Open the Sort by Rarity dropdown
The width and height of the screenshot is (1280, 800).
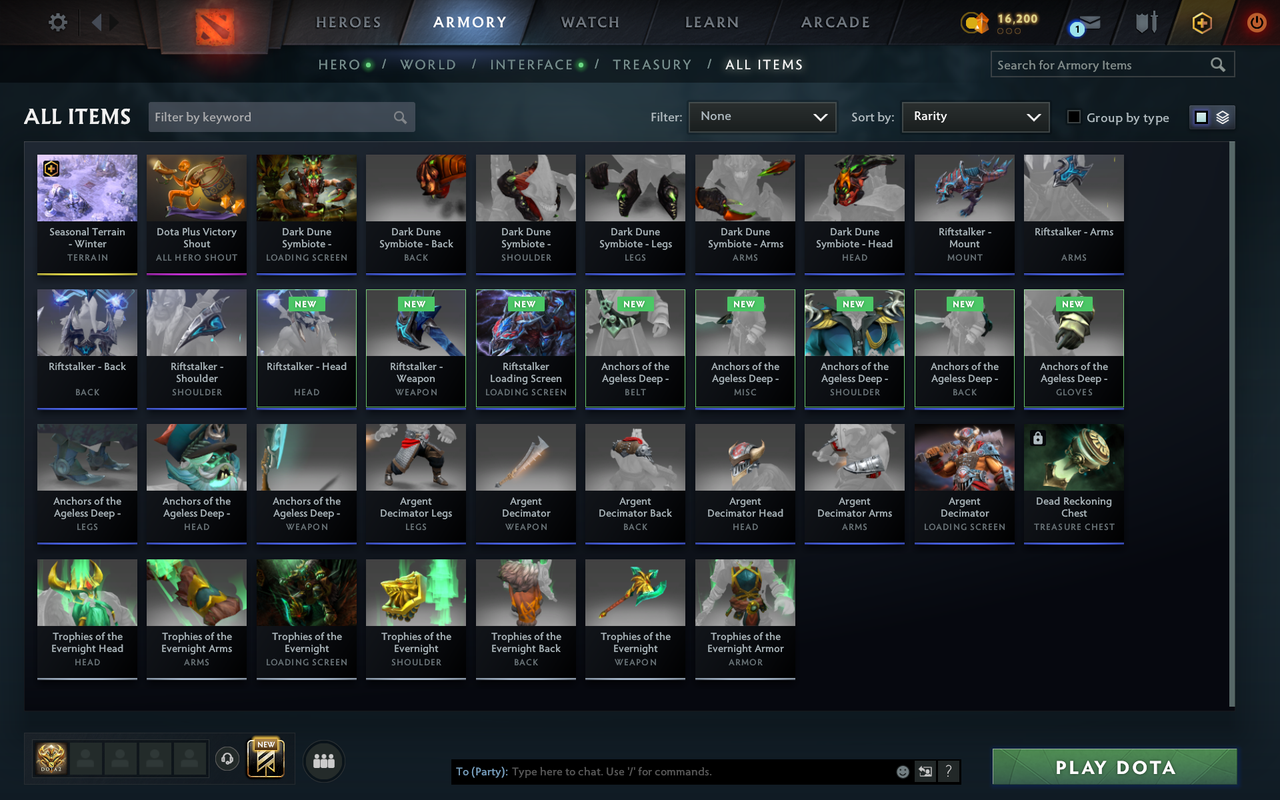coord(975,117)
